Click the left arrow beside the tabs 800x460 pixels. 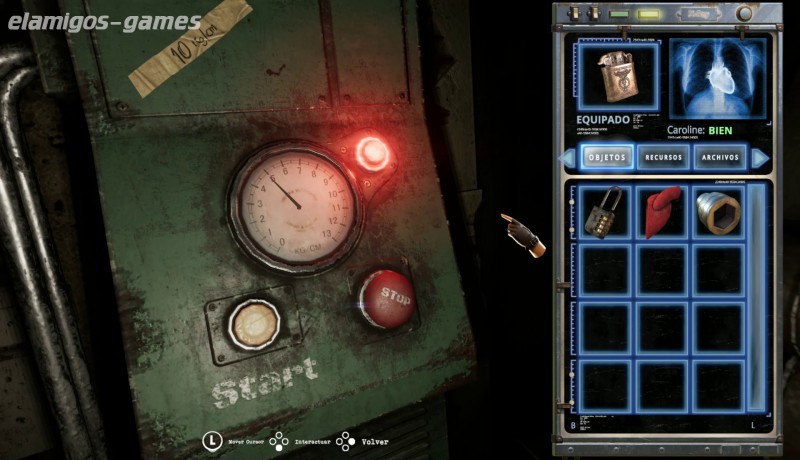[568, 158]
